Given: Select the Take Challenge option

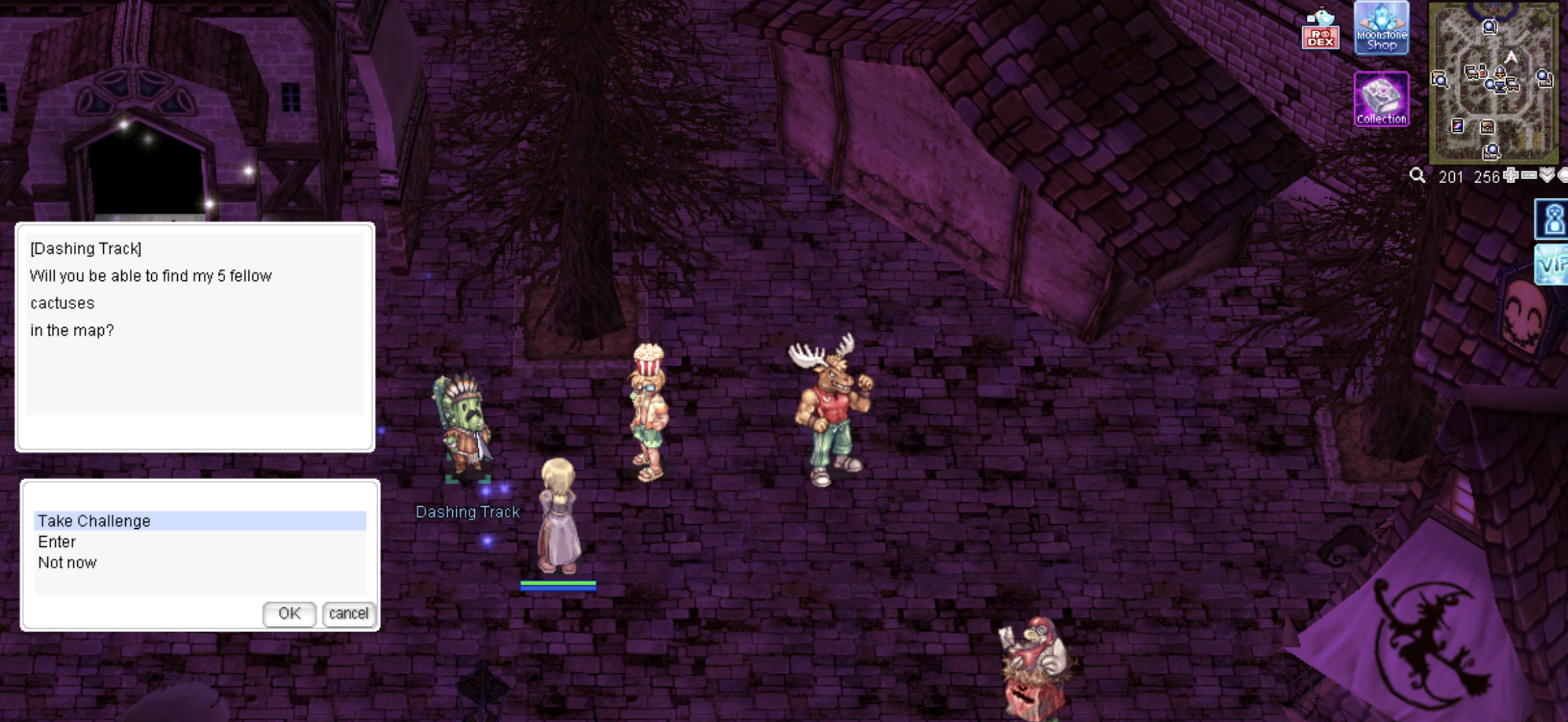Looking at the screenshot, I should [94, 521].
